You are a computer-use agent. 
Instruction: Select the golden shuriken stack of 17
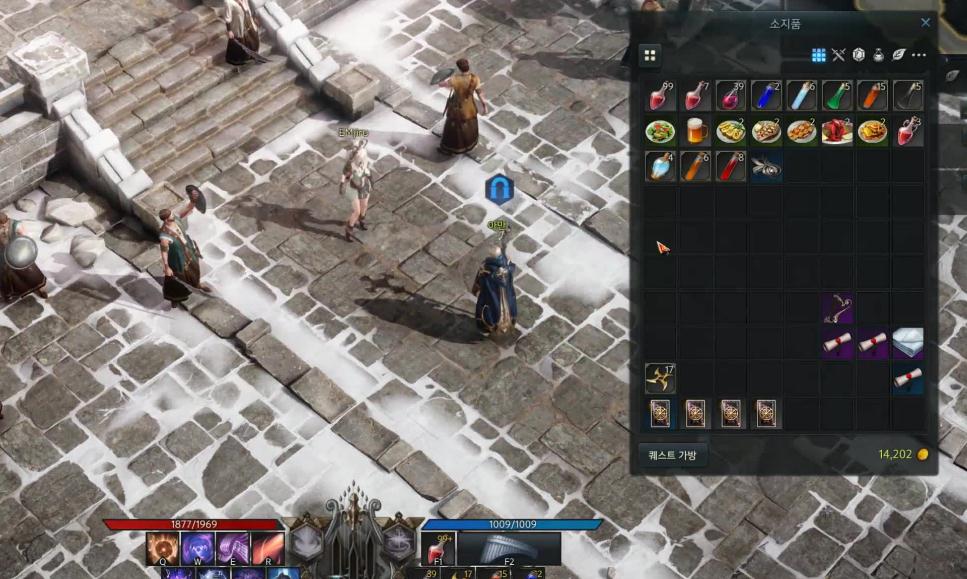click(660, 378)
